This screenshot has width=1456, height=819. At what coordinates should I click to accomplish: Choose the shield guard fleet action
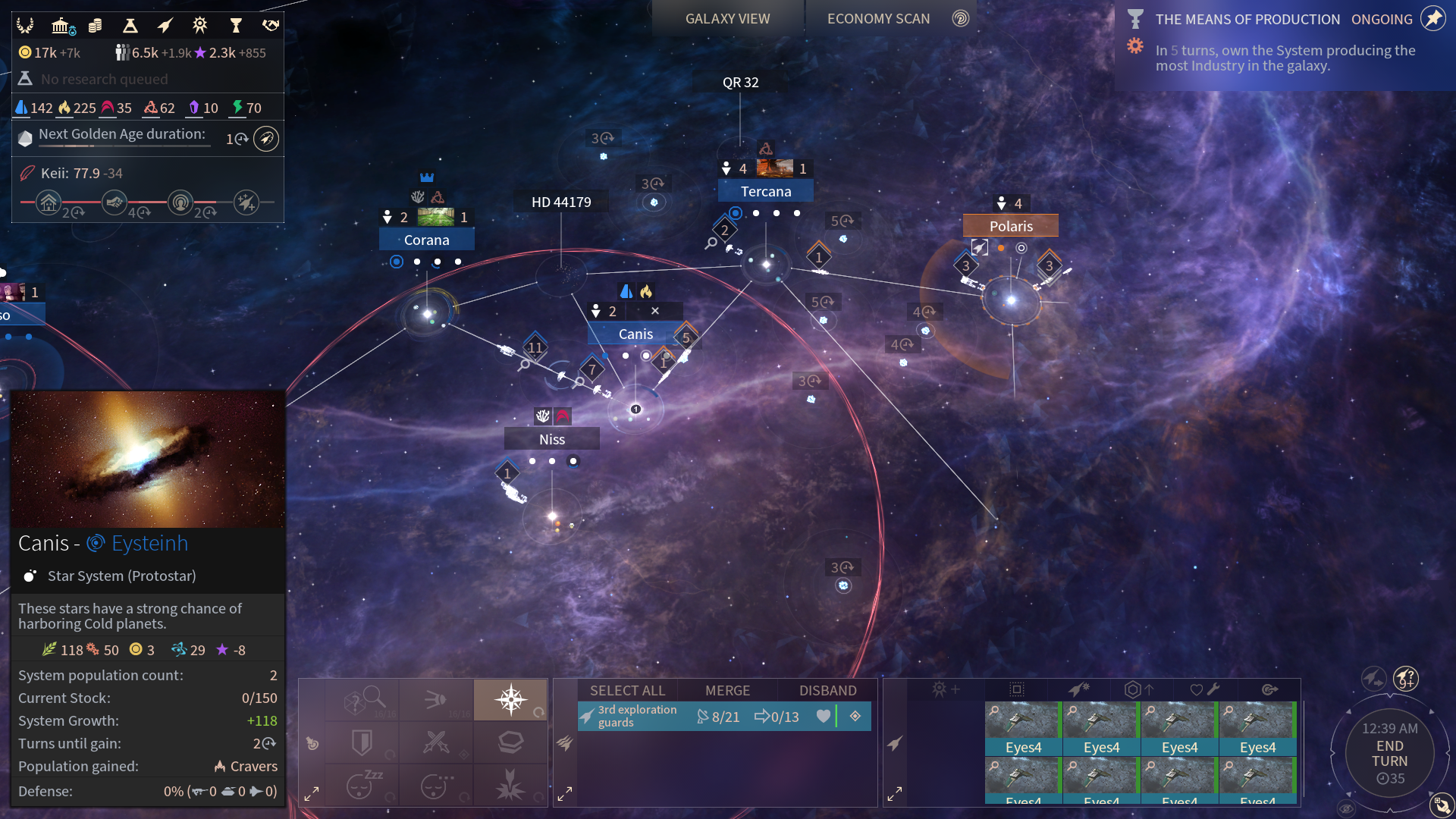[x=362, y=742]
